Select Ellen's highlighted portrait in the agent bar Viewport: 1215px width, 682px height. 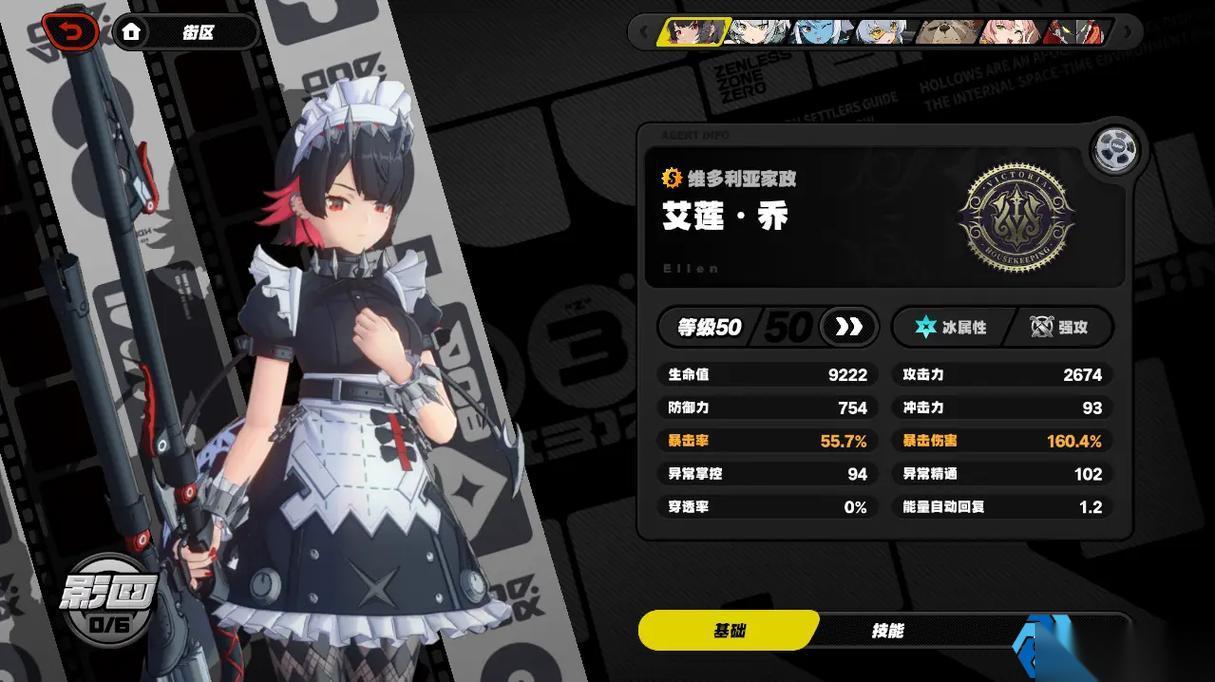tap(692, 32)
